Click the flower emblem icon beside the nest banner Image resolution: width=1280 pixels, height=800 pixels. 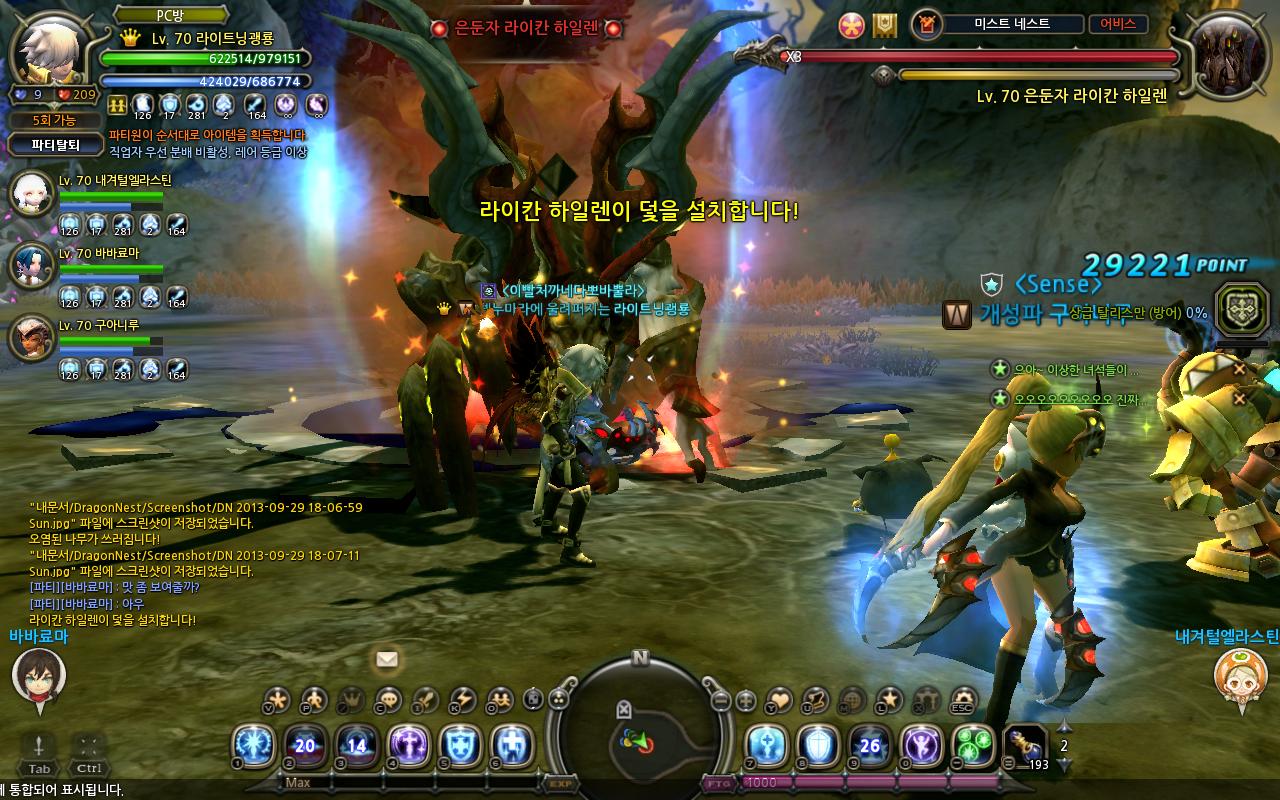tap(851, 24)
